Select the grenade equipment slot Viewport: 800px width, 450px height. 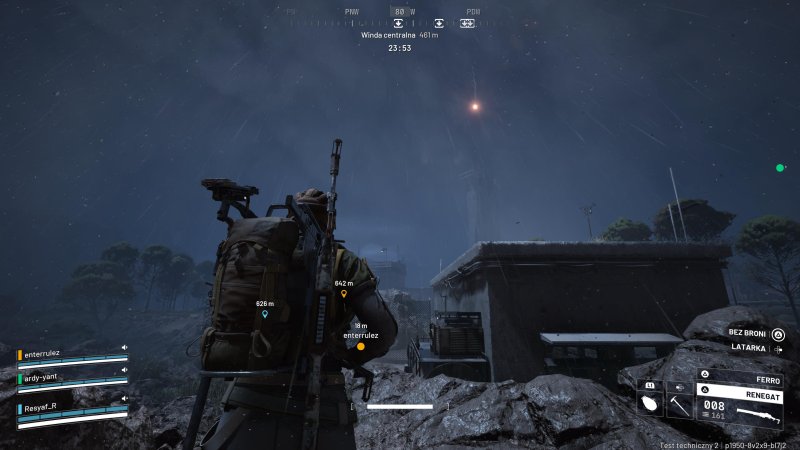[x=649, y=404]
